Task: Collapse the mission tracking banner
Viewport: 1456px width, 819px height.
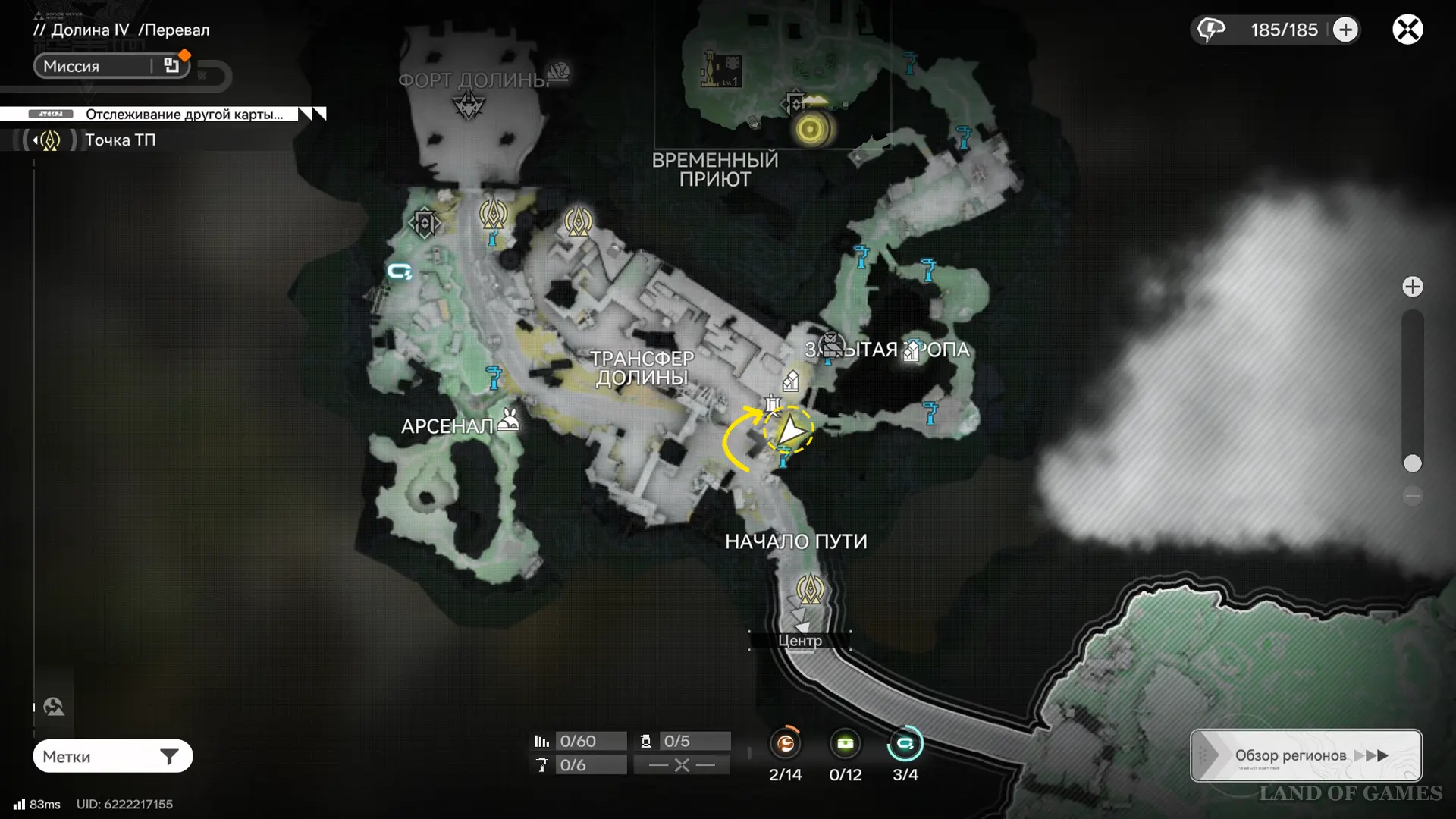Action: click(x=312, y=114)
